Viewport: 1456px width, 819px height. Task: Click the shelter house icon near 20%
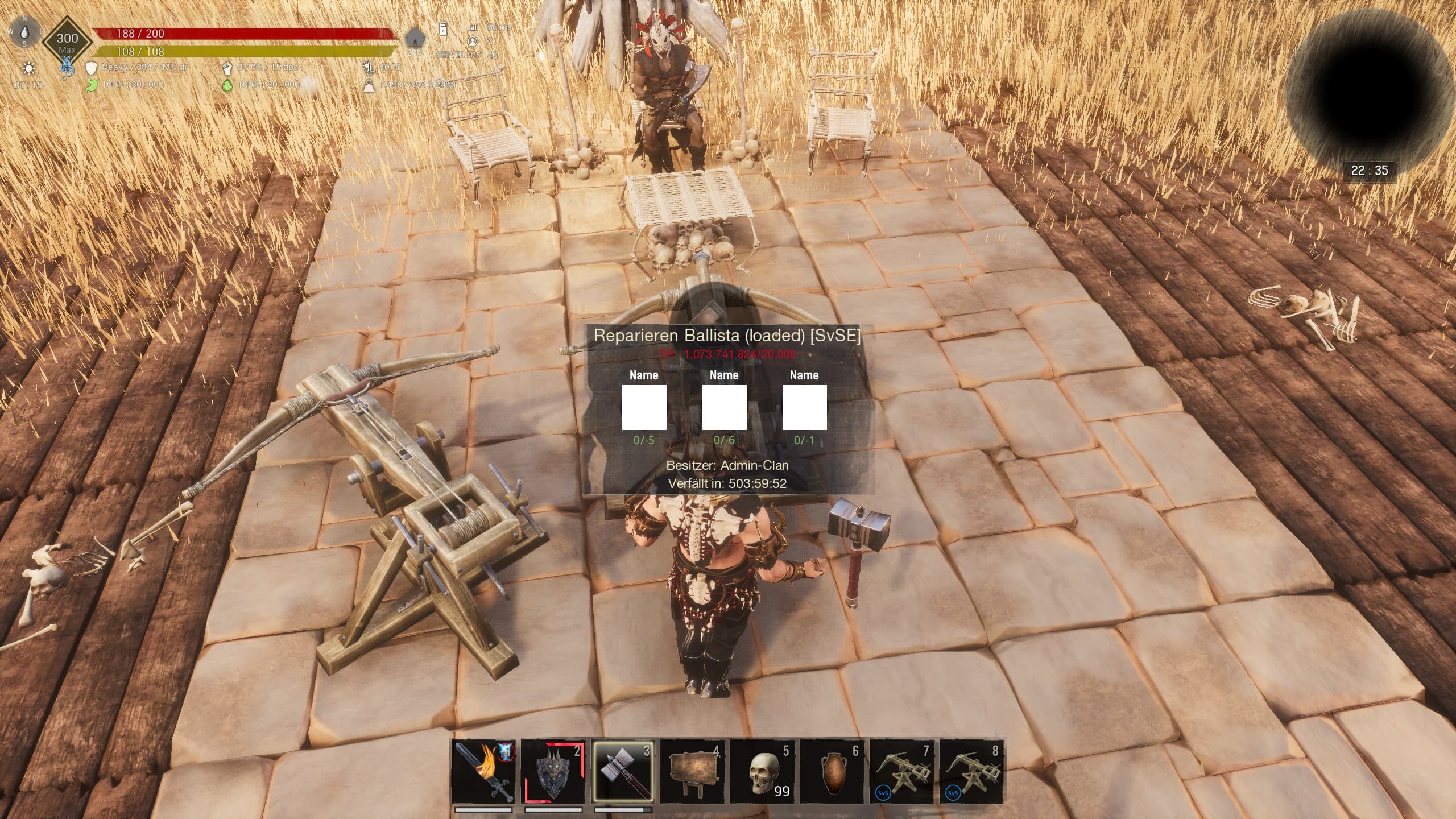(x=414, y=38)
